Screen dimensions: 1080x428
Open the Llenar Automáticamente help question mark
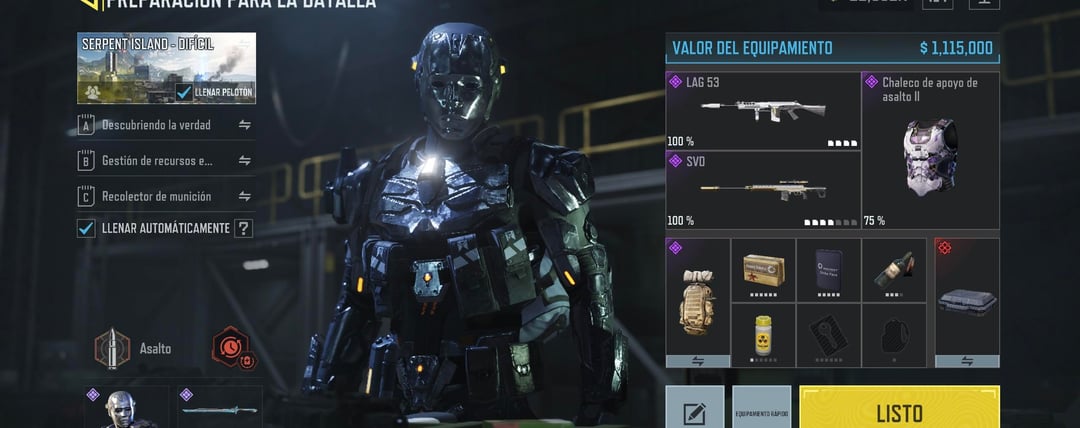(243, 228)
